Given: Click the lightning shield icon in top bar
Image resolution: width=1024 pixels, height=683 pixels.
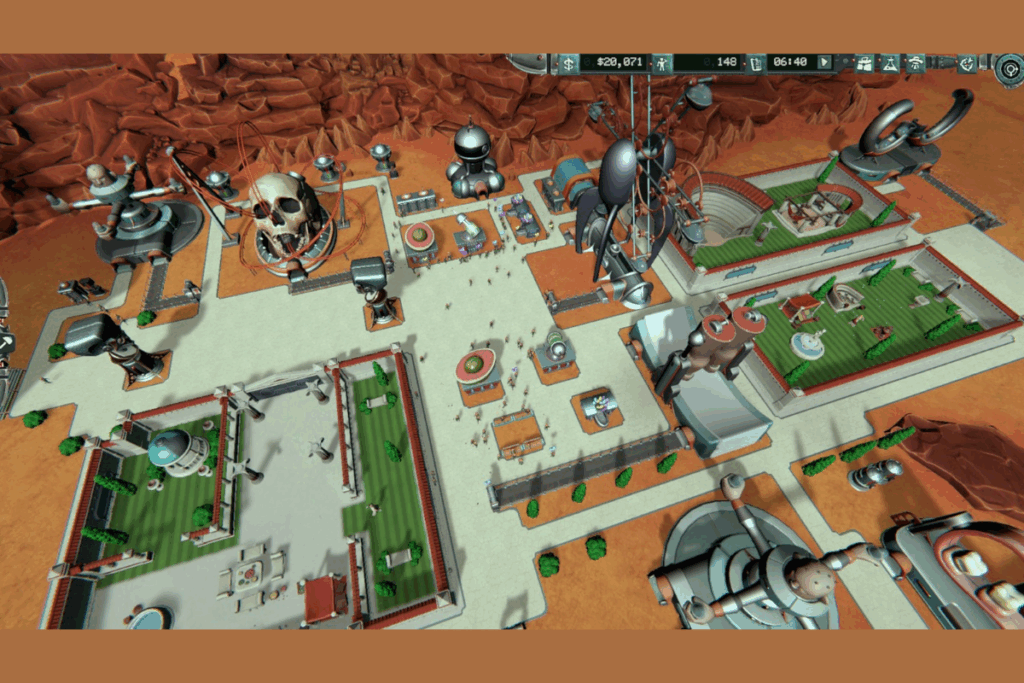Looking at the screenshot, I should [x=967, y=64].
